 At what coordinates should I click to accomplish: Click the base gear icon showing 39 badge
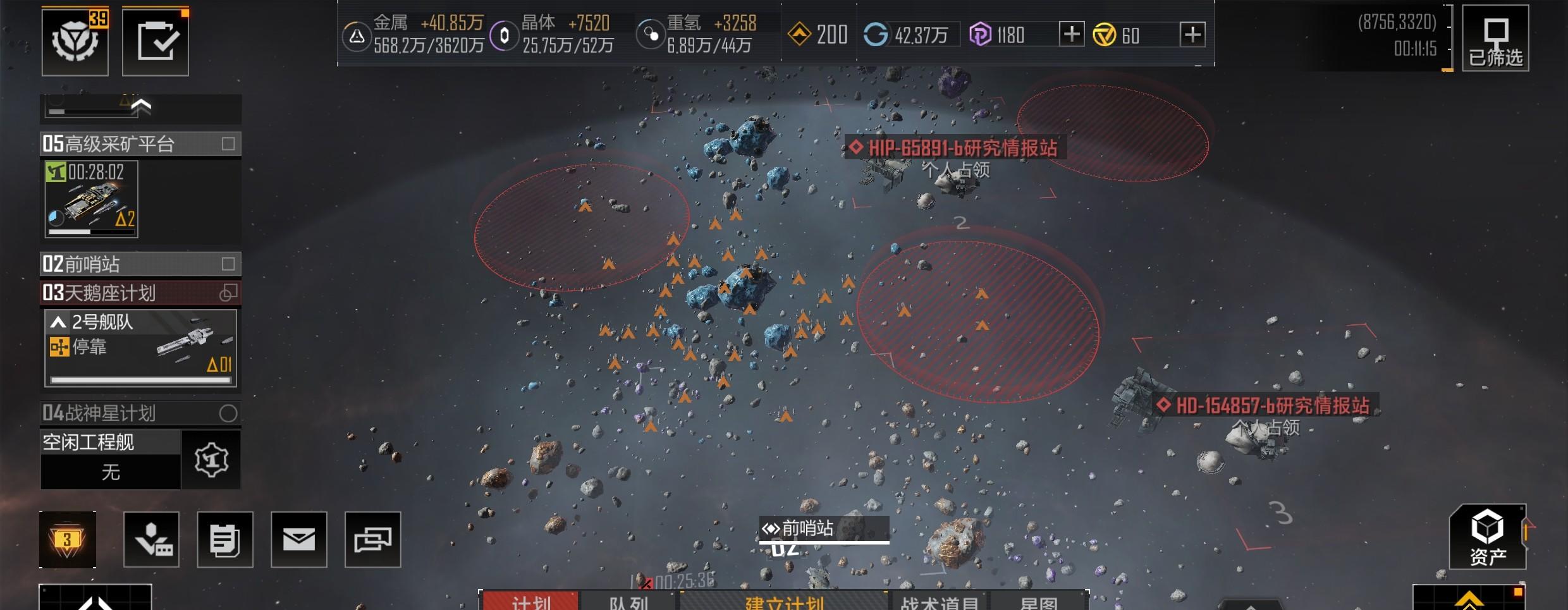coord(74,40)
